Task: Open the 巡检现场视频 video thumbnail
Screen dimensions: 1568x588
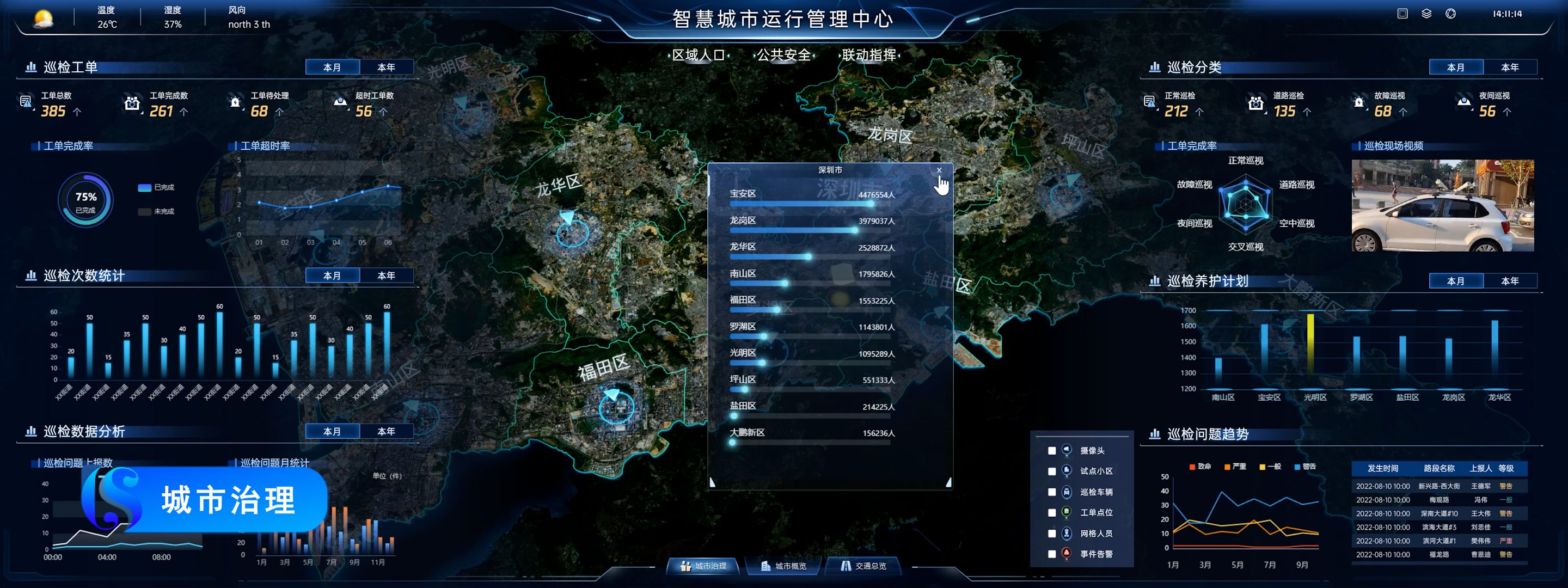Action: [x=1442, y=206]
